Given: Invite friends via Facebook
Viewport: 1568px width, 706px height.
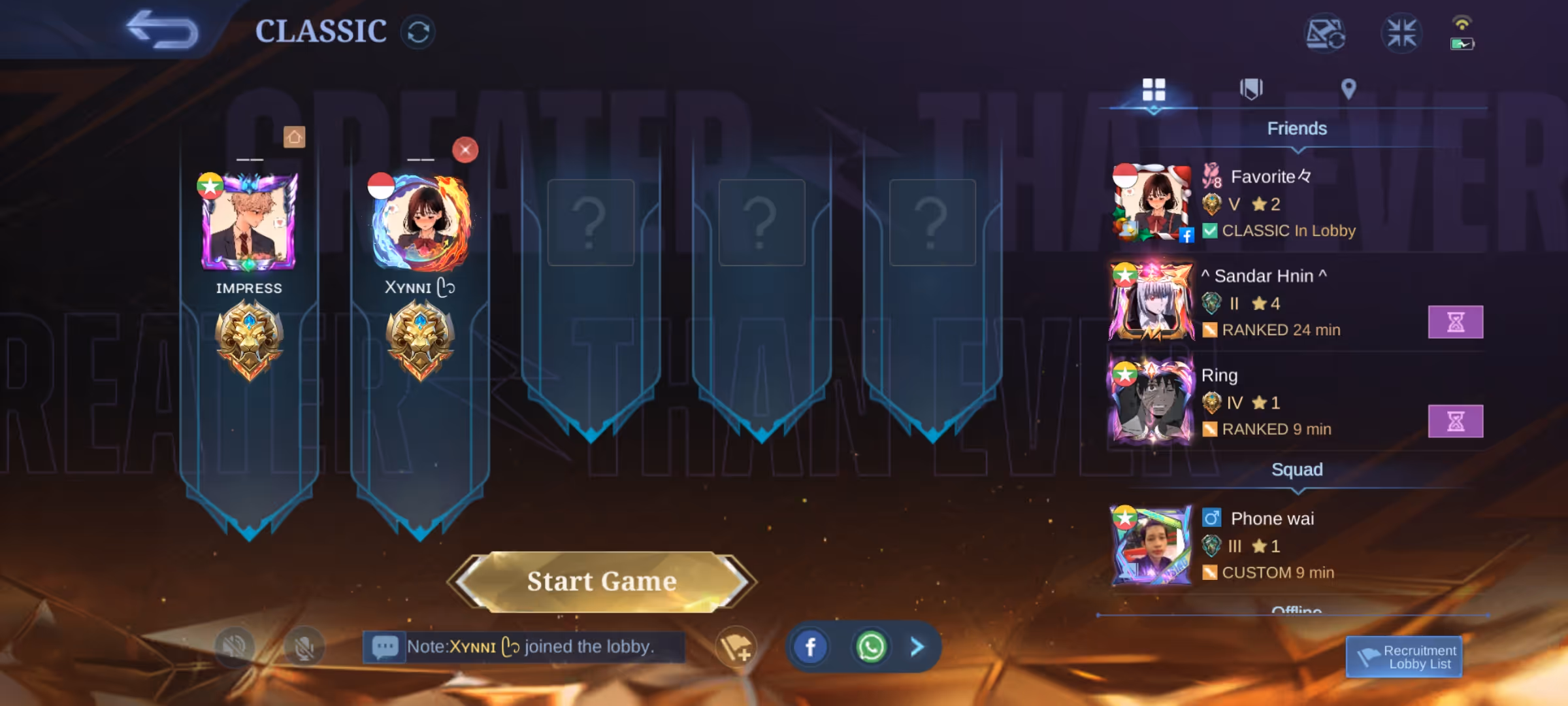Looking at the screenshot, I should 810,647.
